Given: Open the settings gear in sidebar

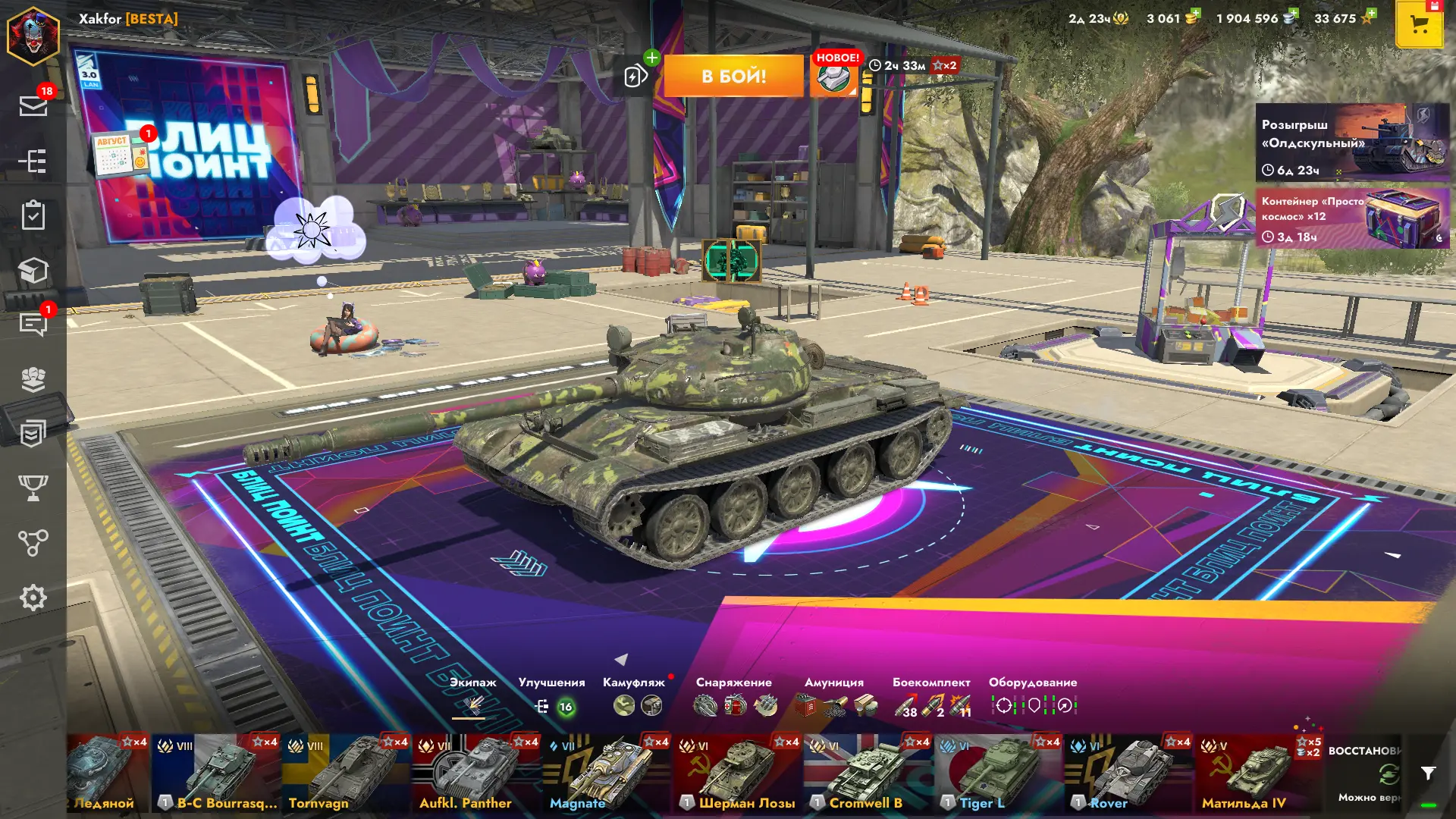Looking at the screenshot, I should pos(33,598).
